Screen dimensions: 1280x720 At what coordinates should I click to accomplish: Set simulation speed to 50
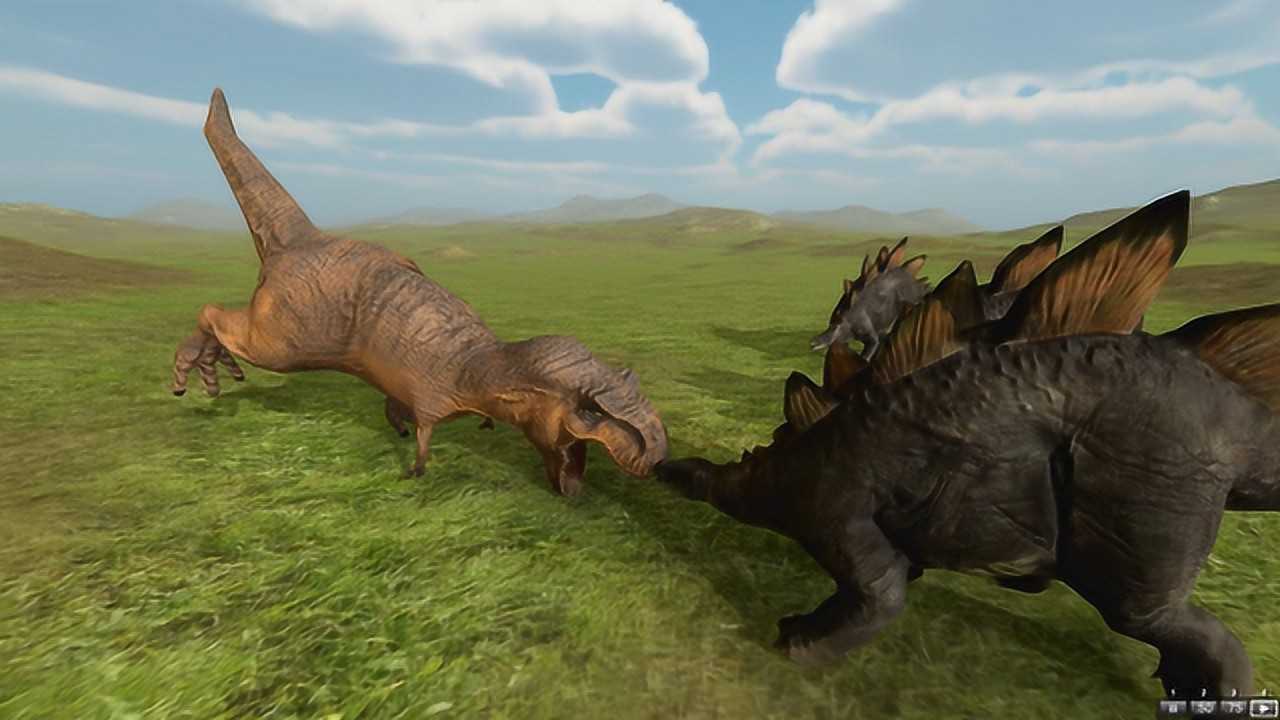1201,708
